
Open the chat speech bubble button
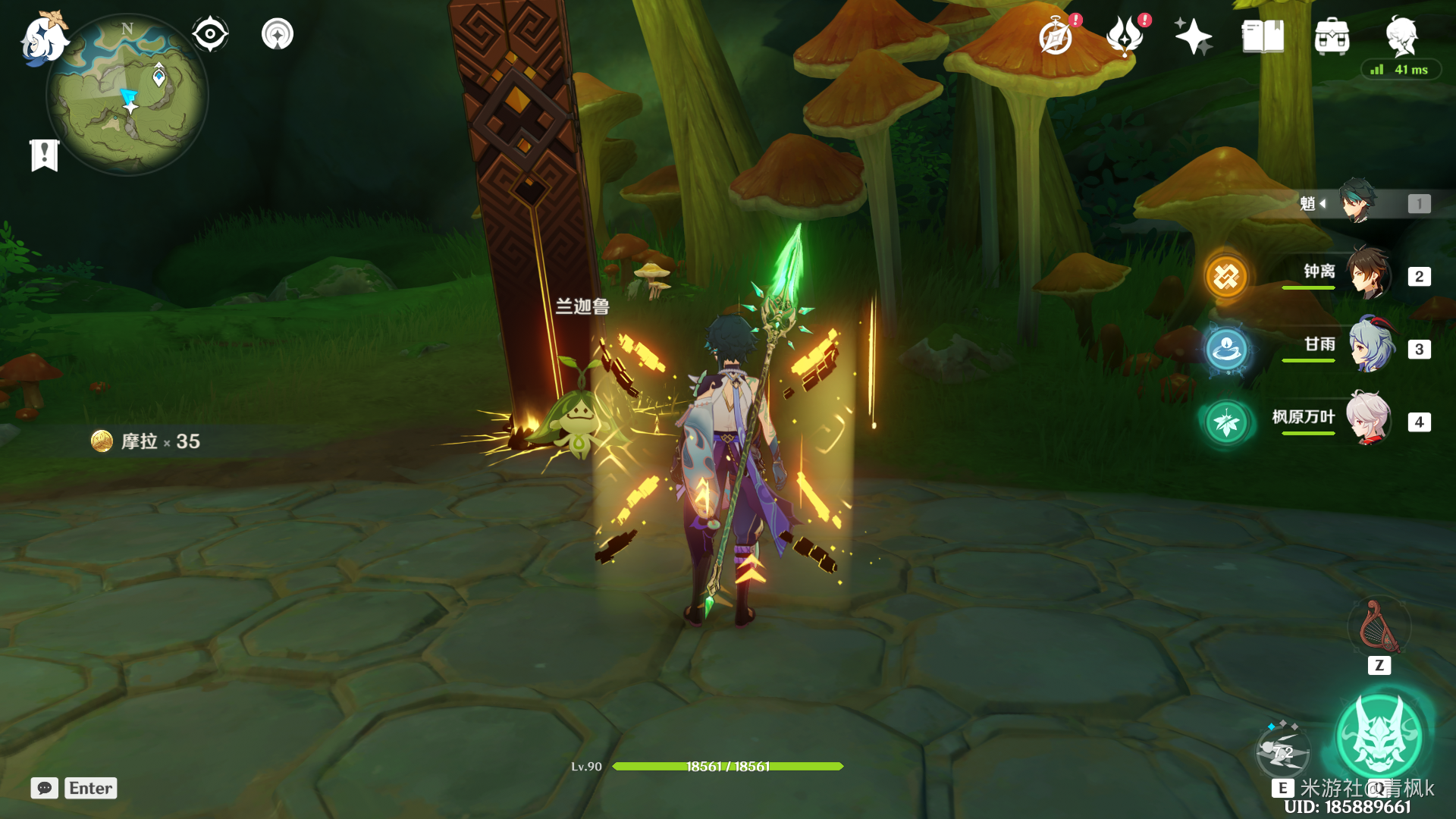(45, 788)
